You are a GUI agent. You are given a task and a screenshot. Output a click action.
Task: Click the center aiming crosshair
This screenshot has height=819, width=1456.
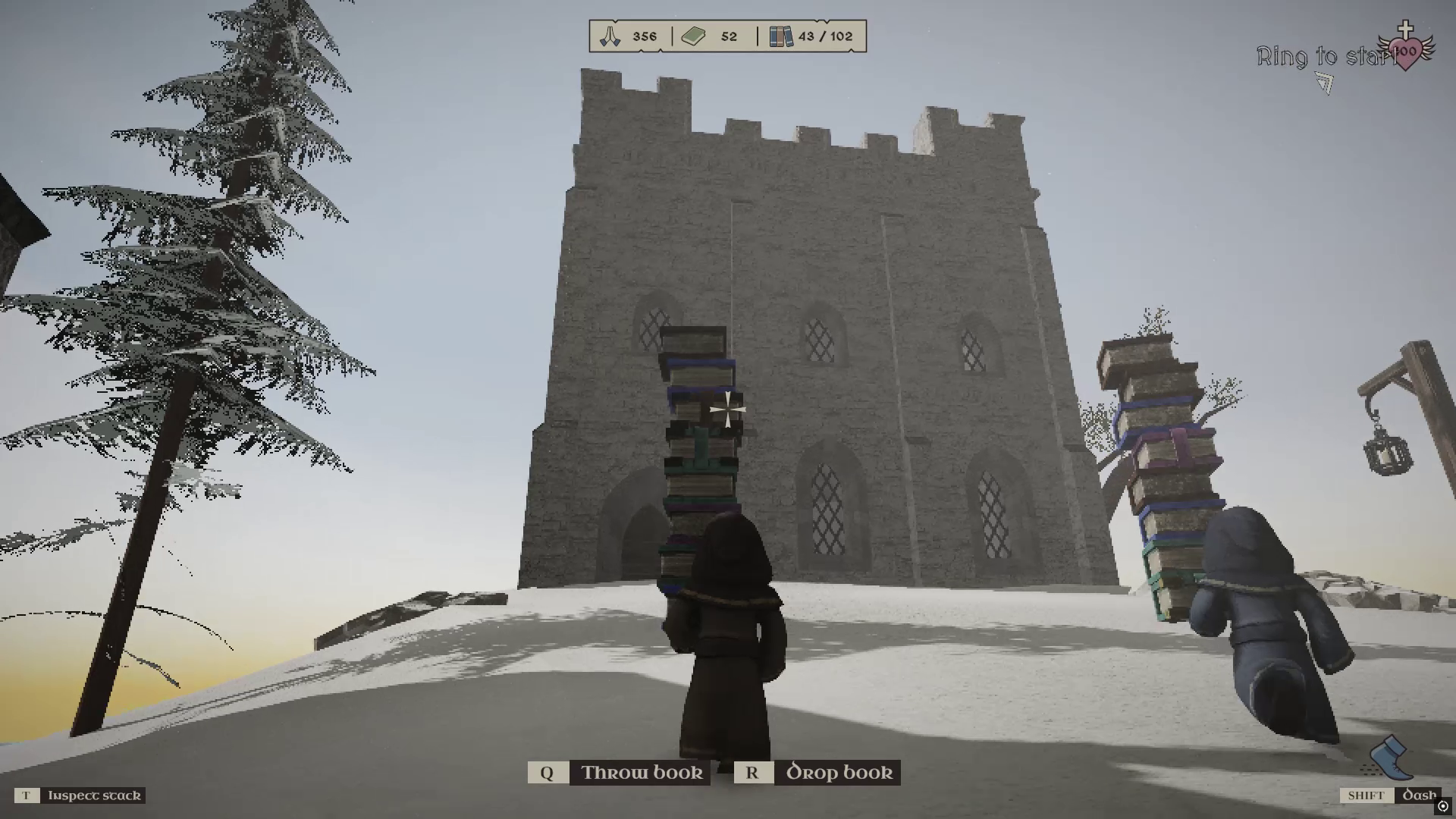click(726, 410)
